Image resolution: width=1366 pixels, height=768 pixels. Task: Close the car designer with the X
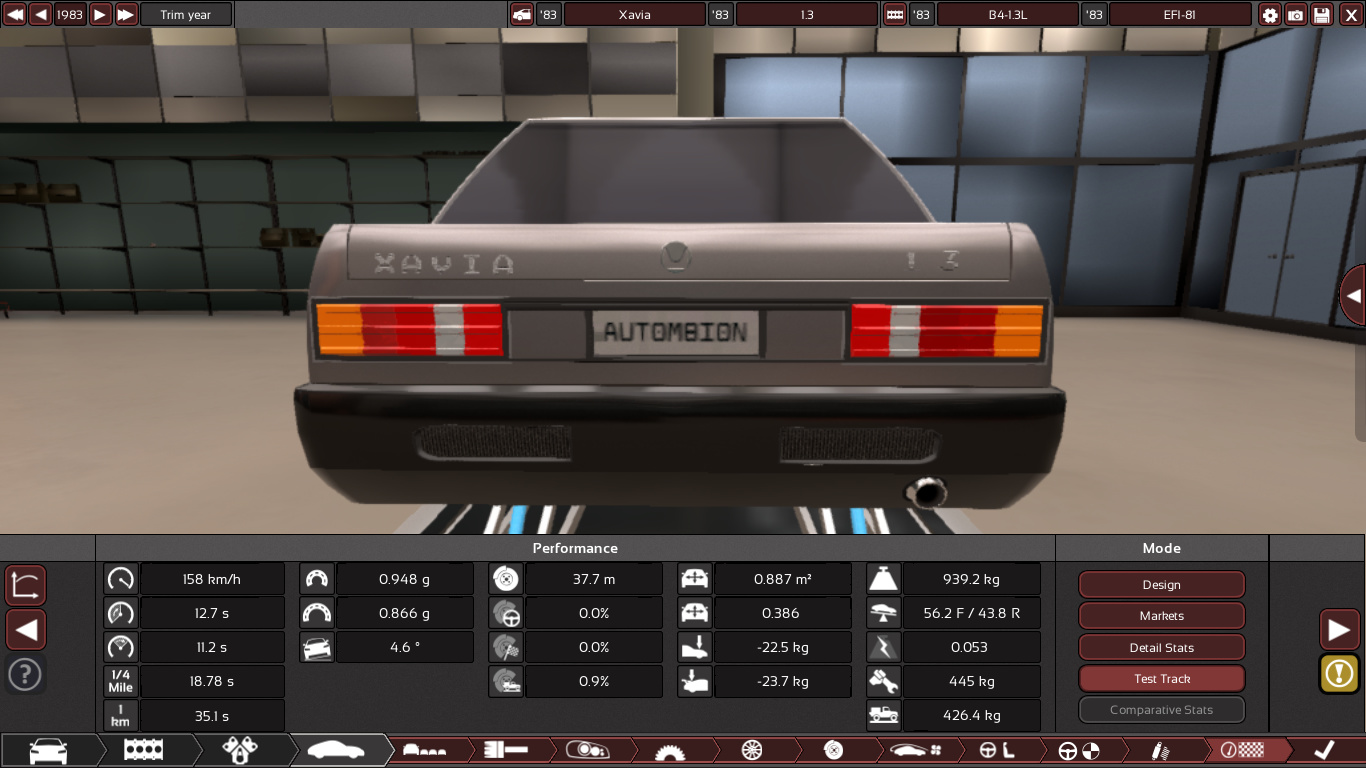pyautogui.click(x=1351, y=15)
